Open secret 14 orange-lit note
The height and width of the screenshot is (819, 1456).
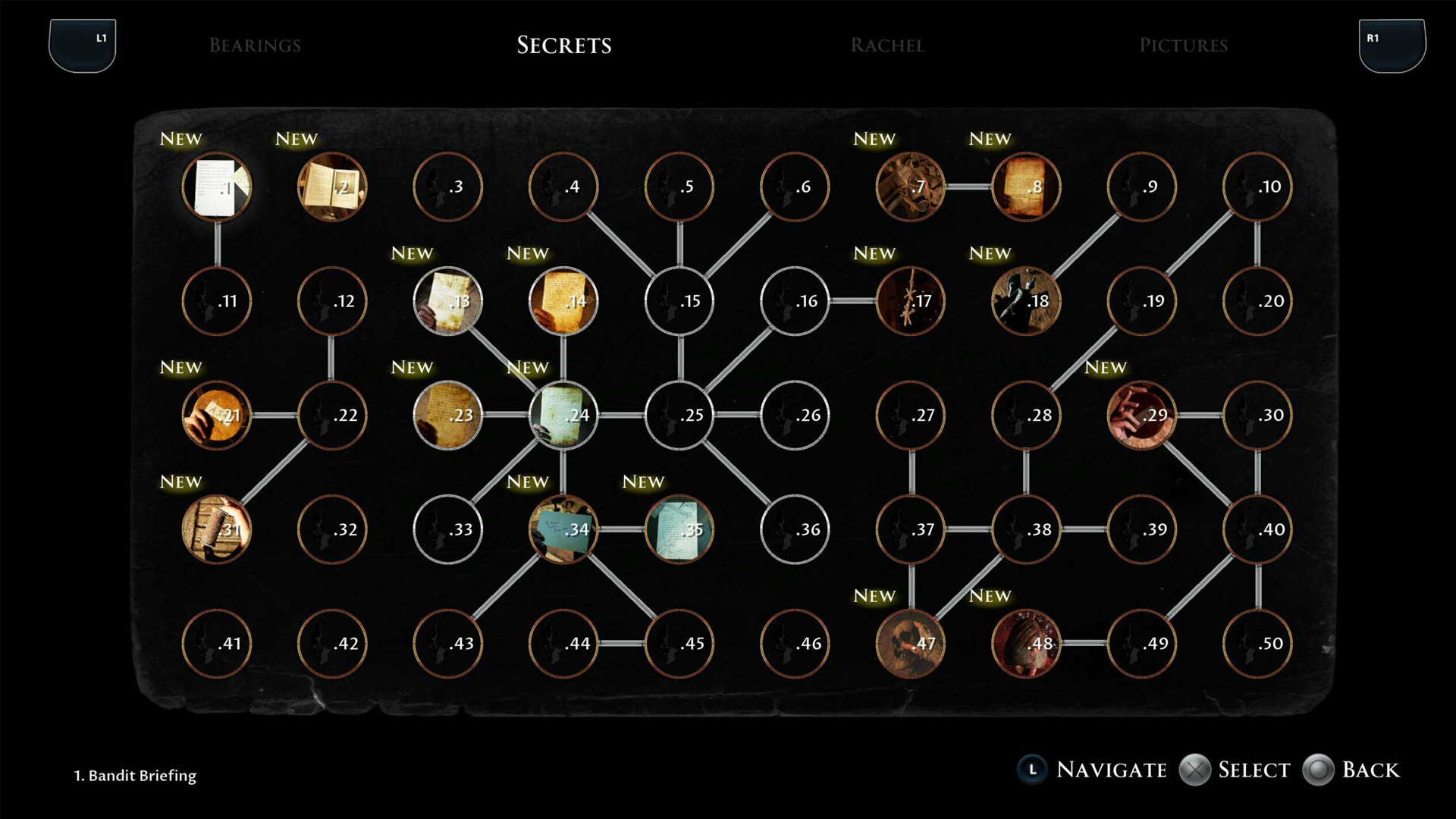[x=563, y=301]
